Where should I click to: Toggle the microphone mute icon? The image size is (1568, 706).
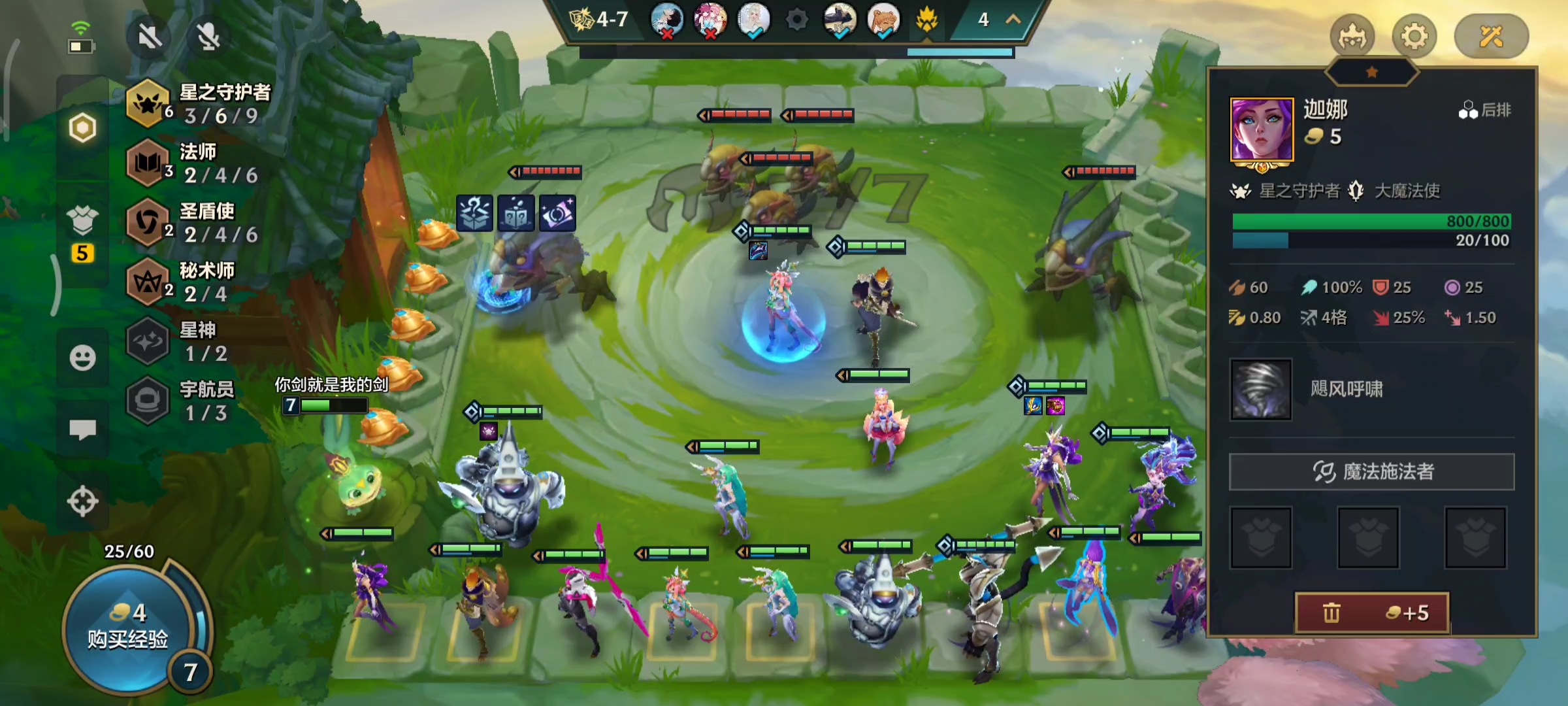208,37
